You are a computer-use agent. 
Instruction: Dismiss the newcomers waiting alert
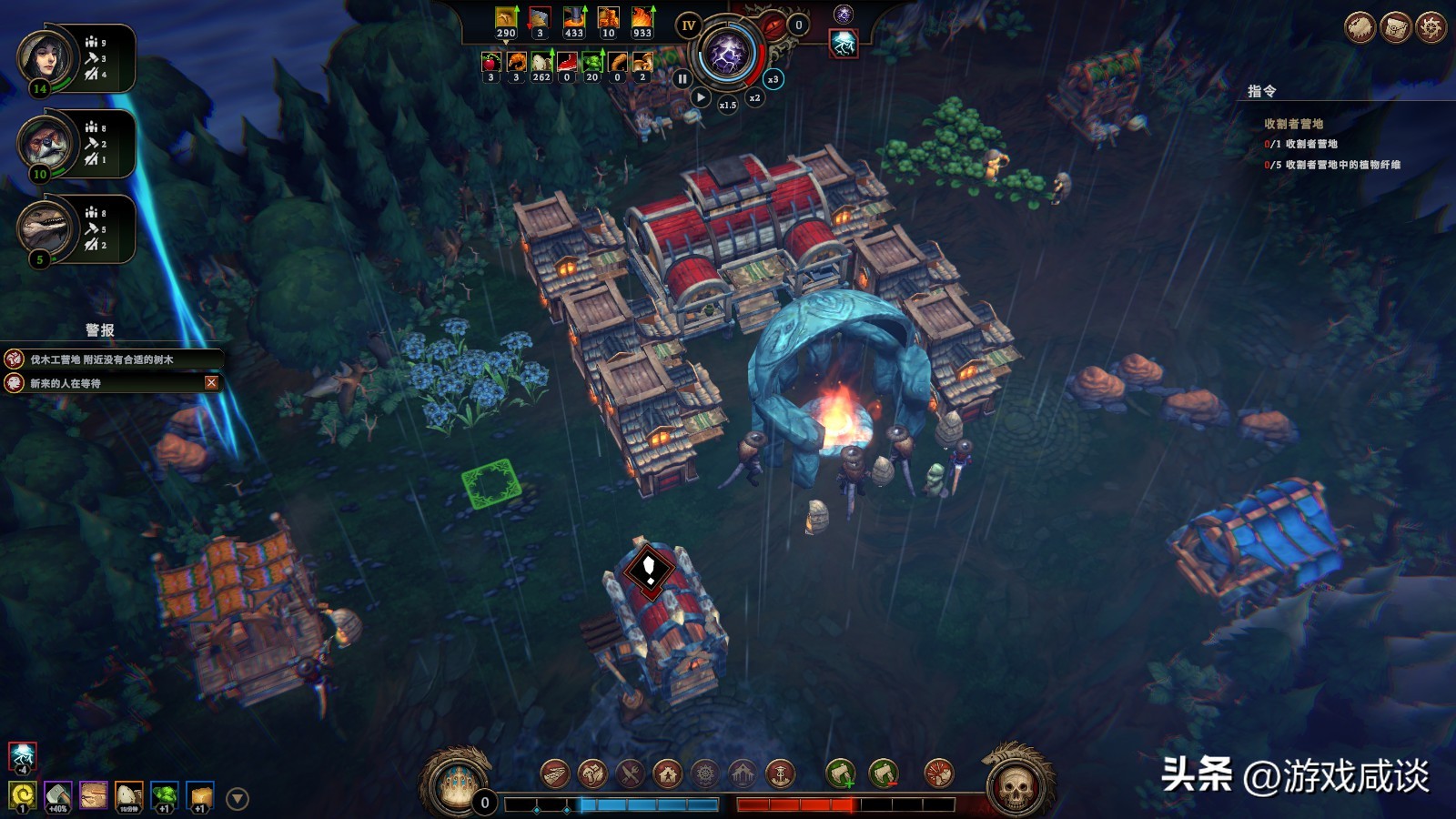pos(211,383)
